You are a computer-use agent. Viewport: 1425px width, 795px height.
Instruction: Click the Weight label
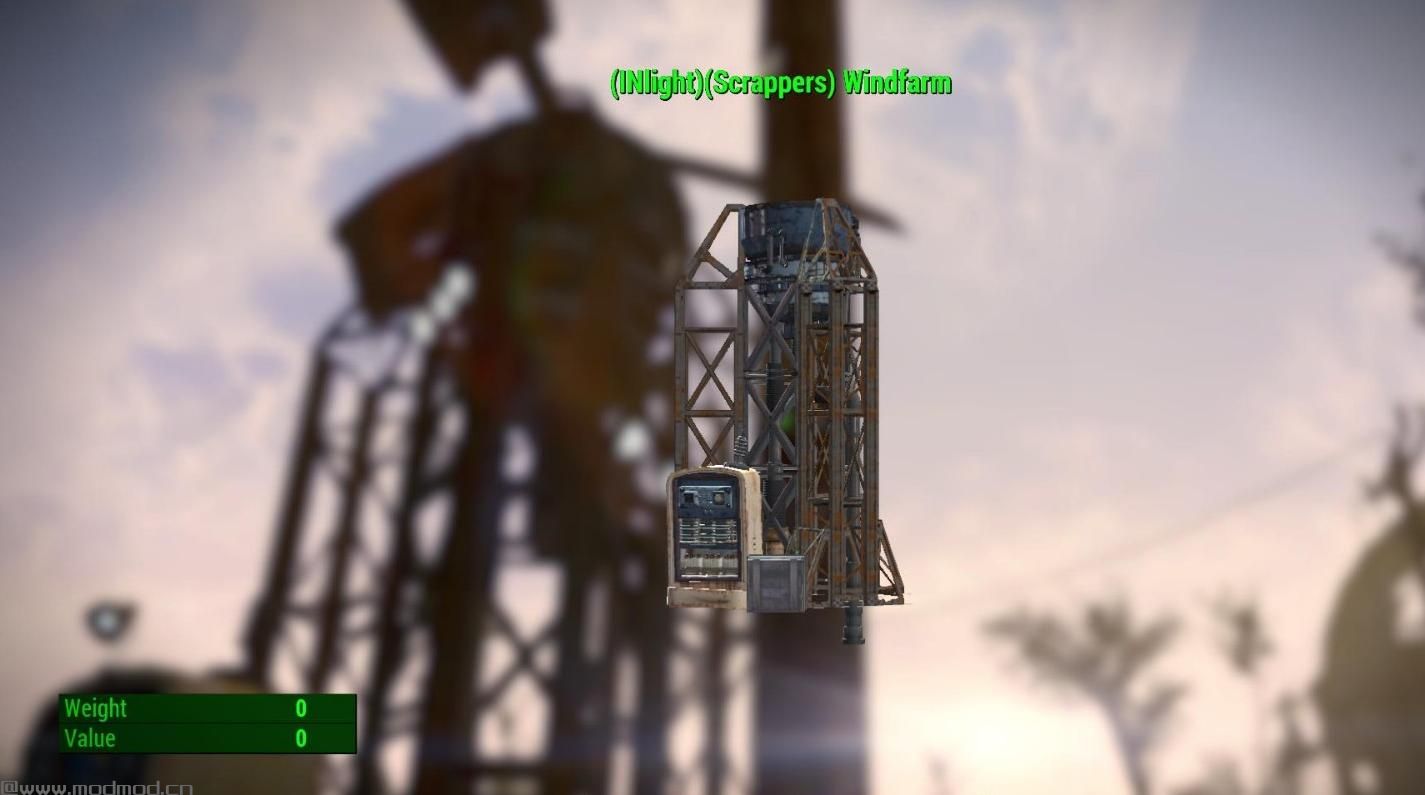[x=95, y=708]
